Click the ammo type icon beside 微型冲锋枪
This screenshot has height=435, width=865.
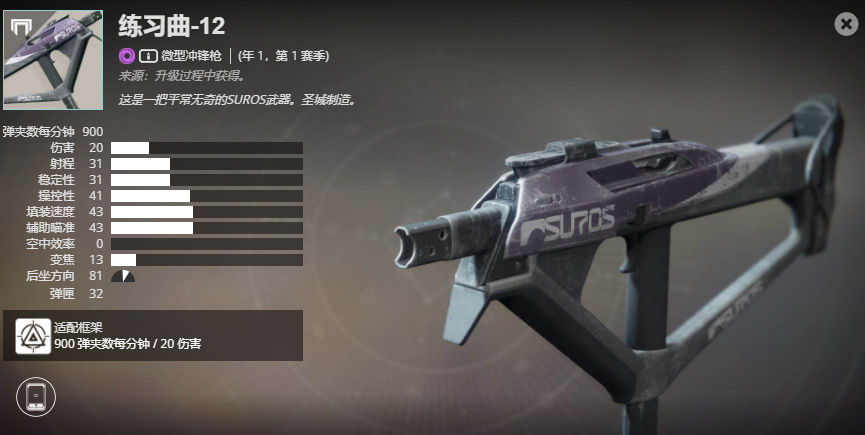[147, 56]
